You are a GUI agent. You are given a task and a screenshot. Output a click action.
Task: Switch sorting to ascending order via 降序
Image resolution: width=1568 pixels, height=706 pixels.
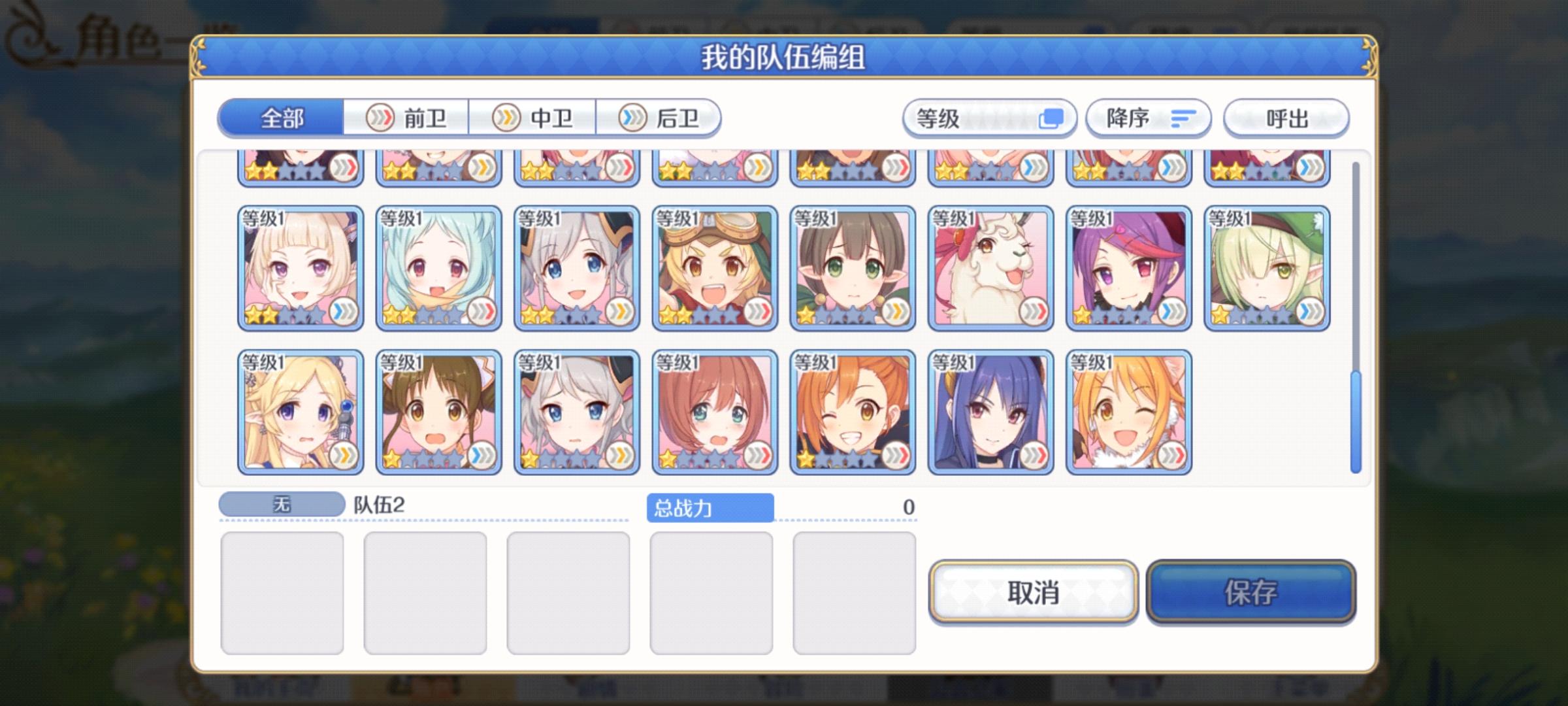click(x=1148, y=118)
